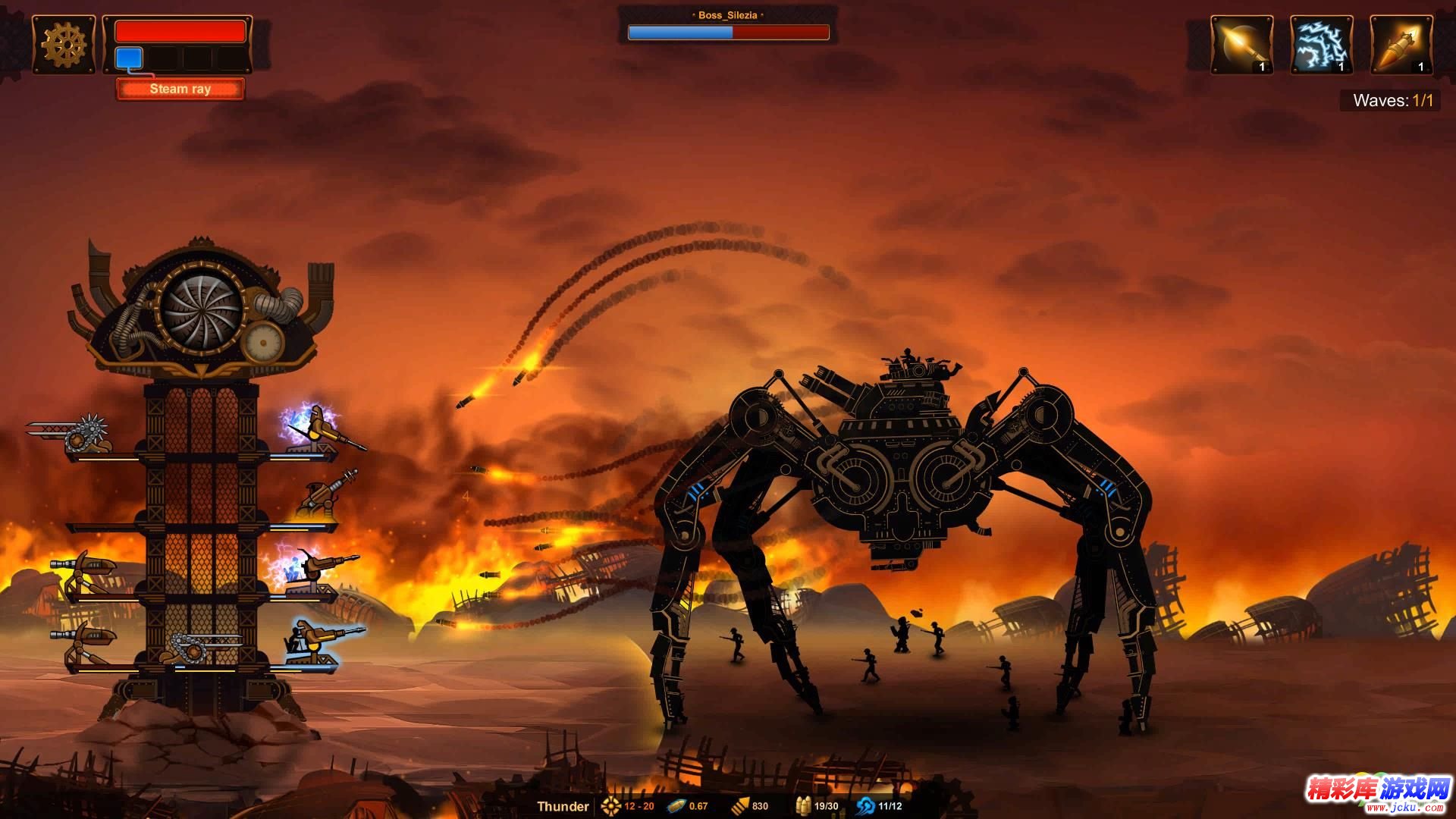The image size is (1456, 819).
Task: Open the gear settings menu
Action: [64, 45]
